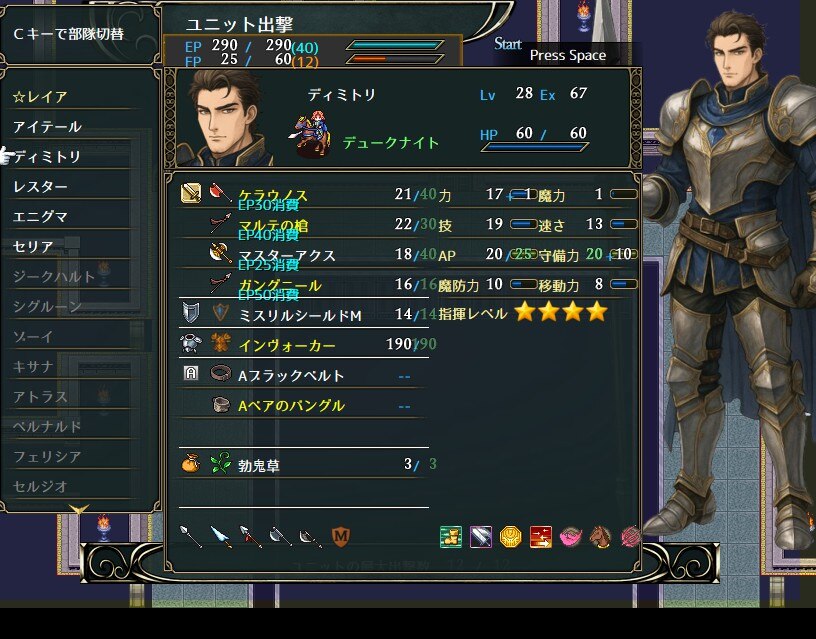Select greyed-out ジークハルト in the list

(54, 276)
